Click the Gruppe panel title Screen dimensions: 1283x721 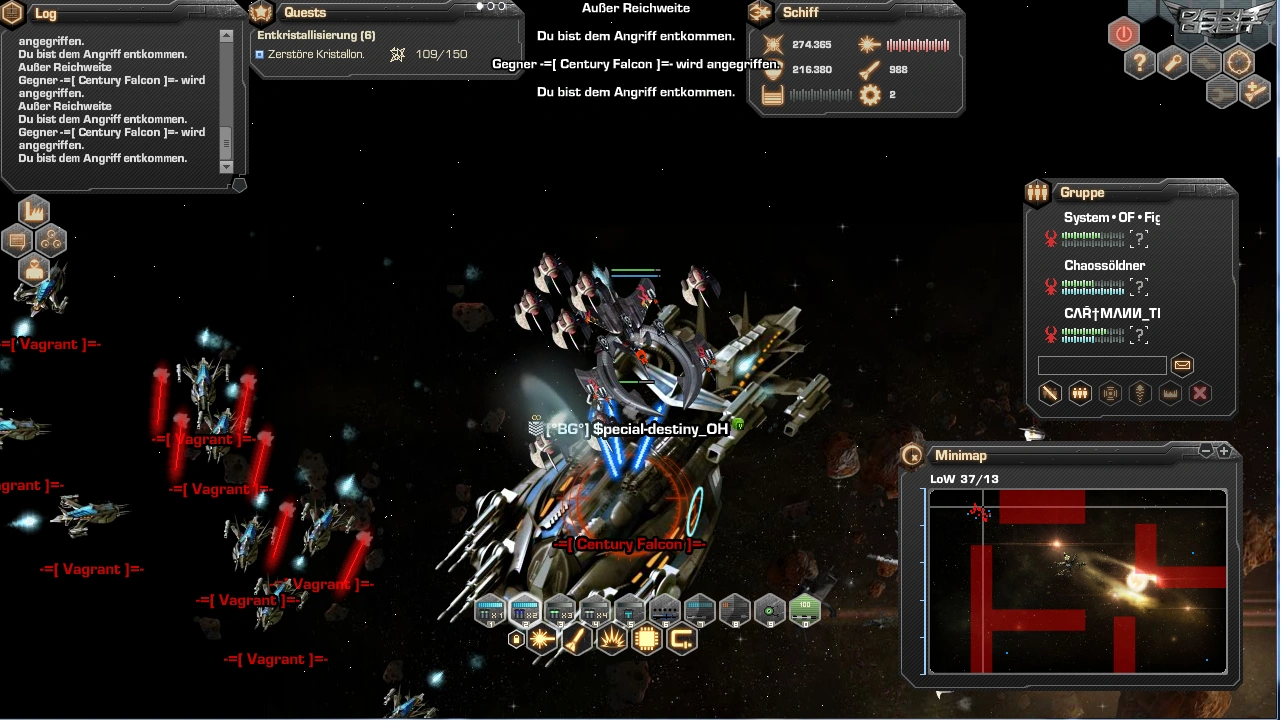pyautogui.click(x=1083, y=192)
